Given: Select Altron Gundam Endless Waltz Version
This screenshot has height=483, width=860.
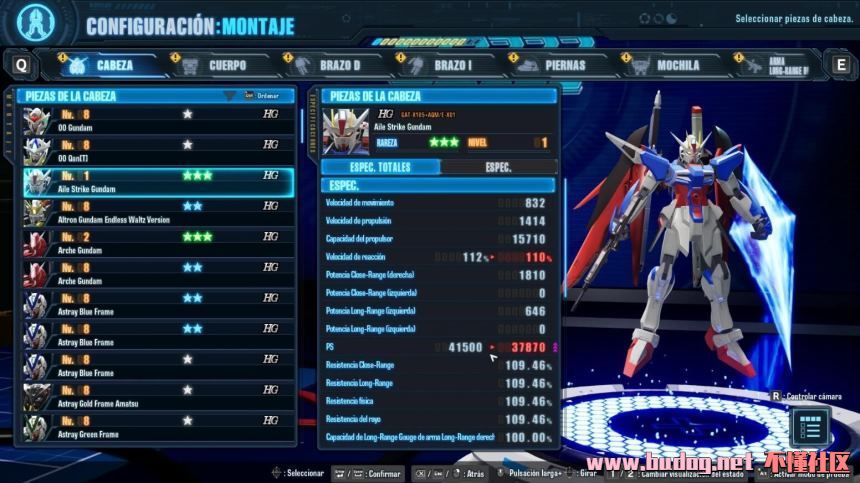Looking at the screenshot, I should tap(158, 212).
